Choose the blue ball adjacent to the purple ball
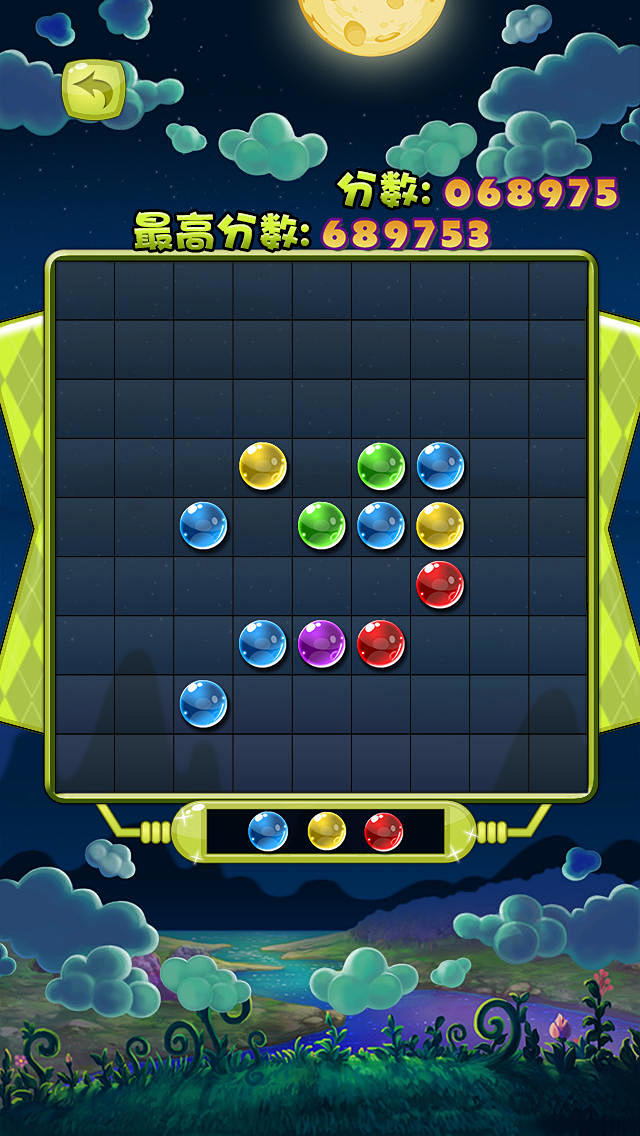640x1136 pixels. point(263,643)
